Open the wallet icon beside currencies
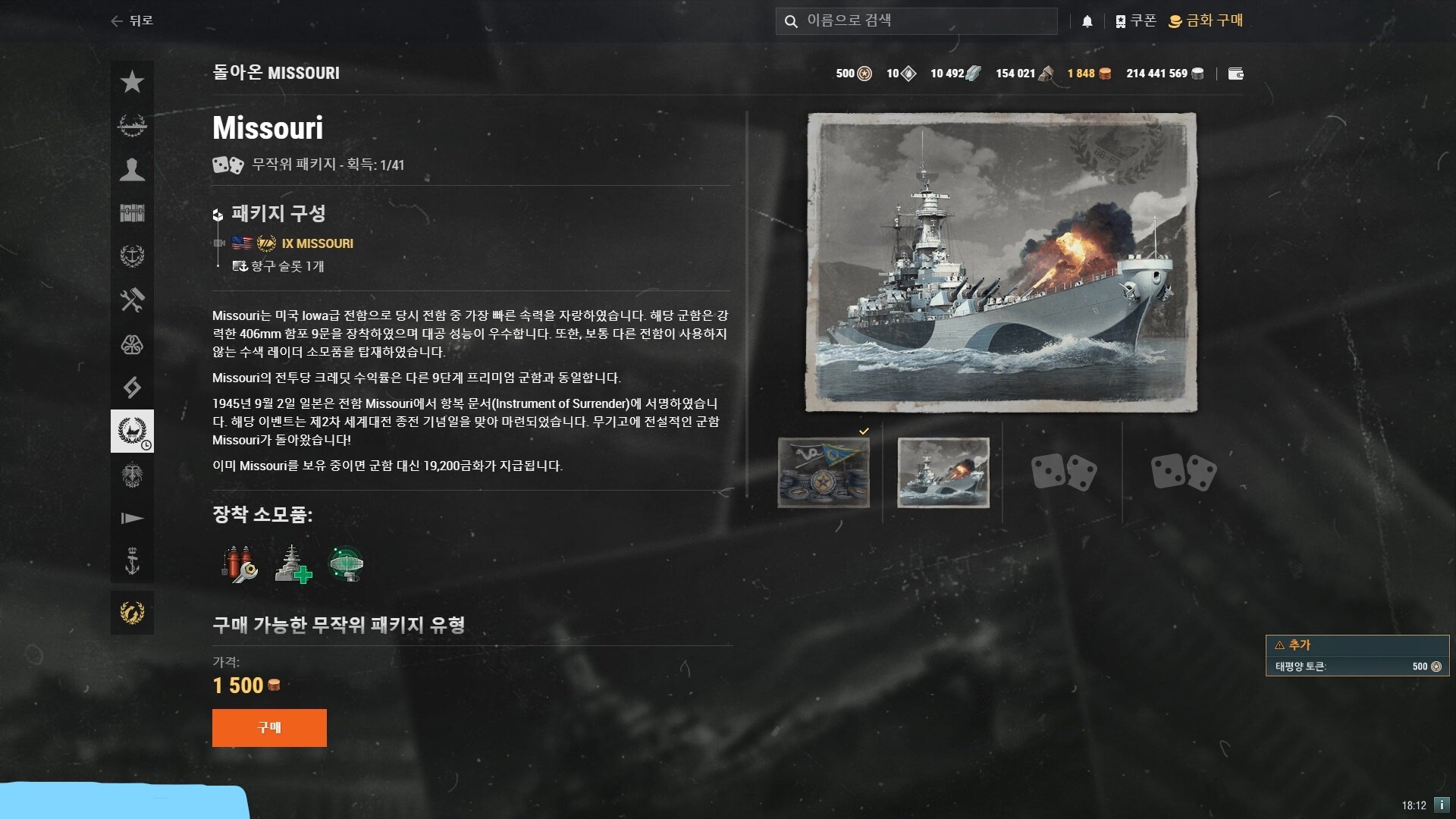This screenshot has width=1456, height=819. click(1235, 74)
